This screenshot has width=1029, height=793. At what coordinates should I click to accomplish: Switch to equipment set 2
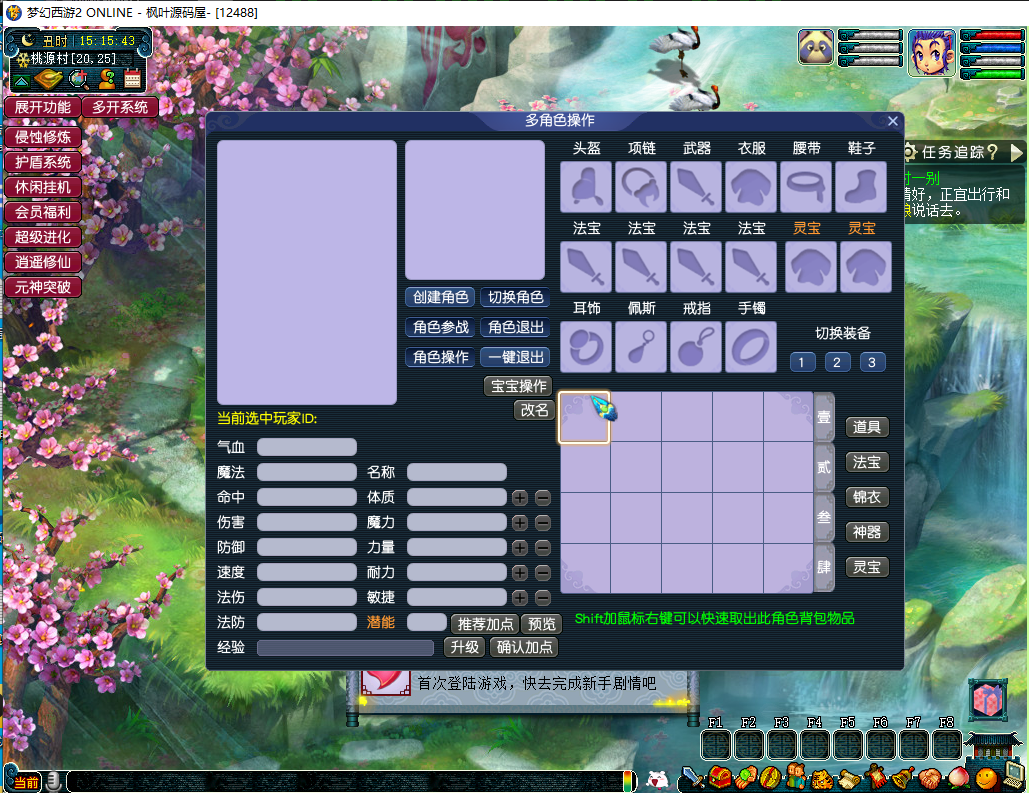837,362
